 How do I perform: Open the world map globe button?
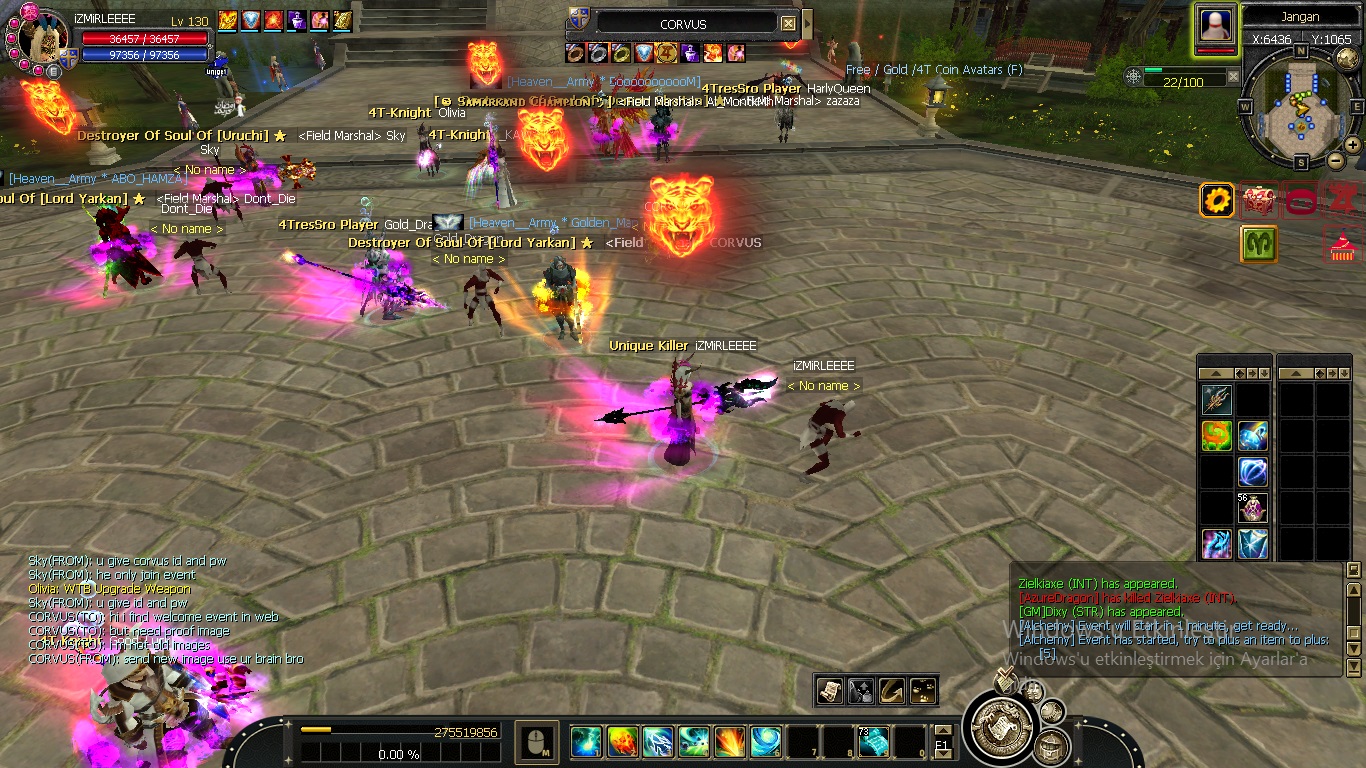pos(1347,59)
